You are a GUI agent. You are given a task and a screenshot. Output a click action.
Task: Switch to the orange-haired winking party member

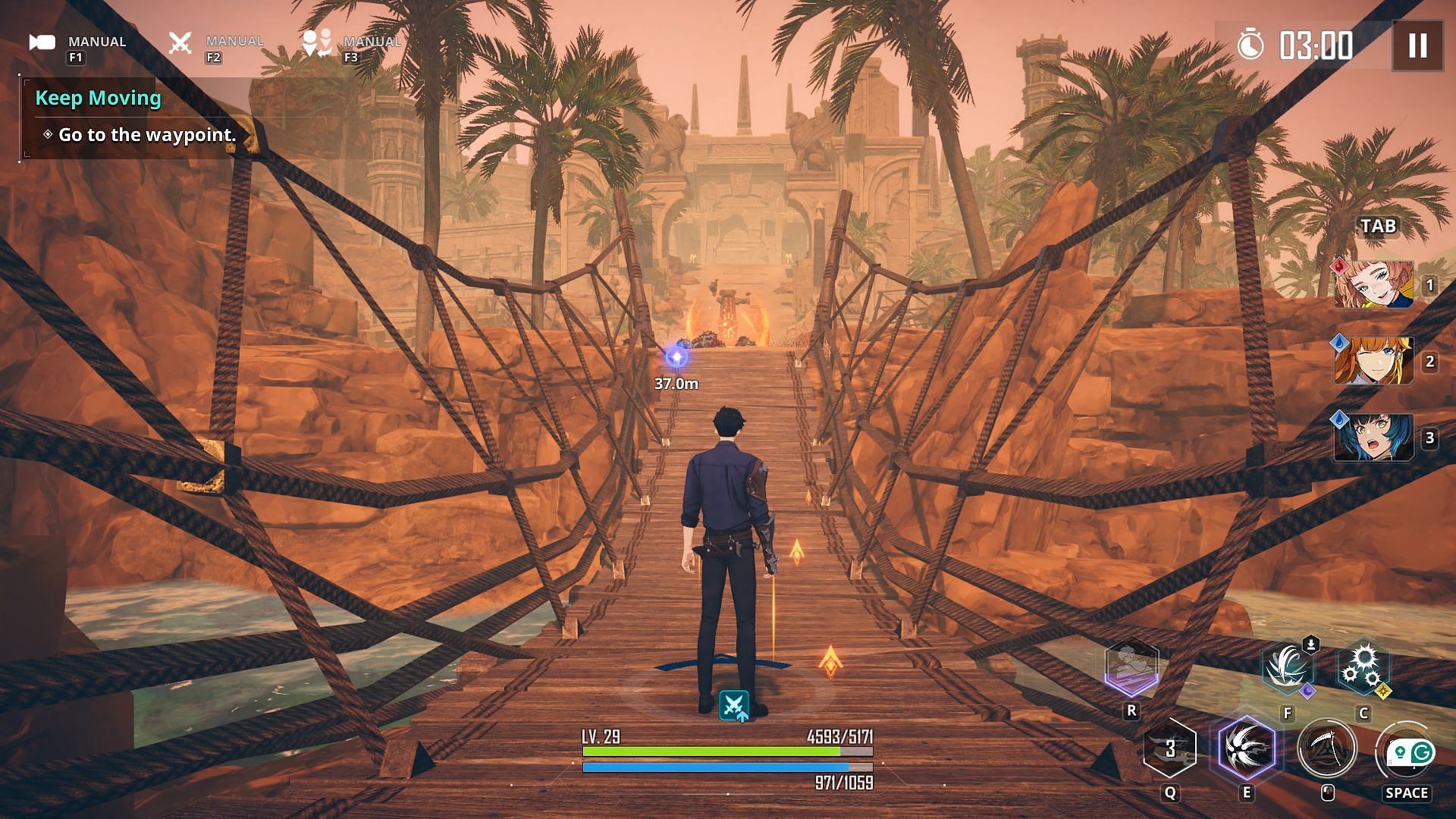click(1373, 362)
